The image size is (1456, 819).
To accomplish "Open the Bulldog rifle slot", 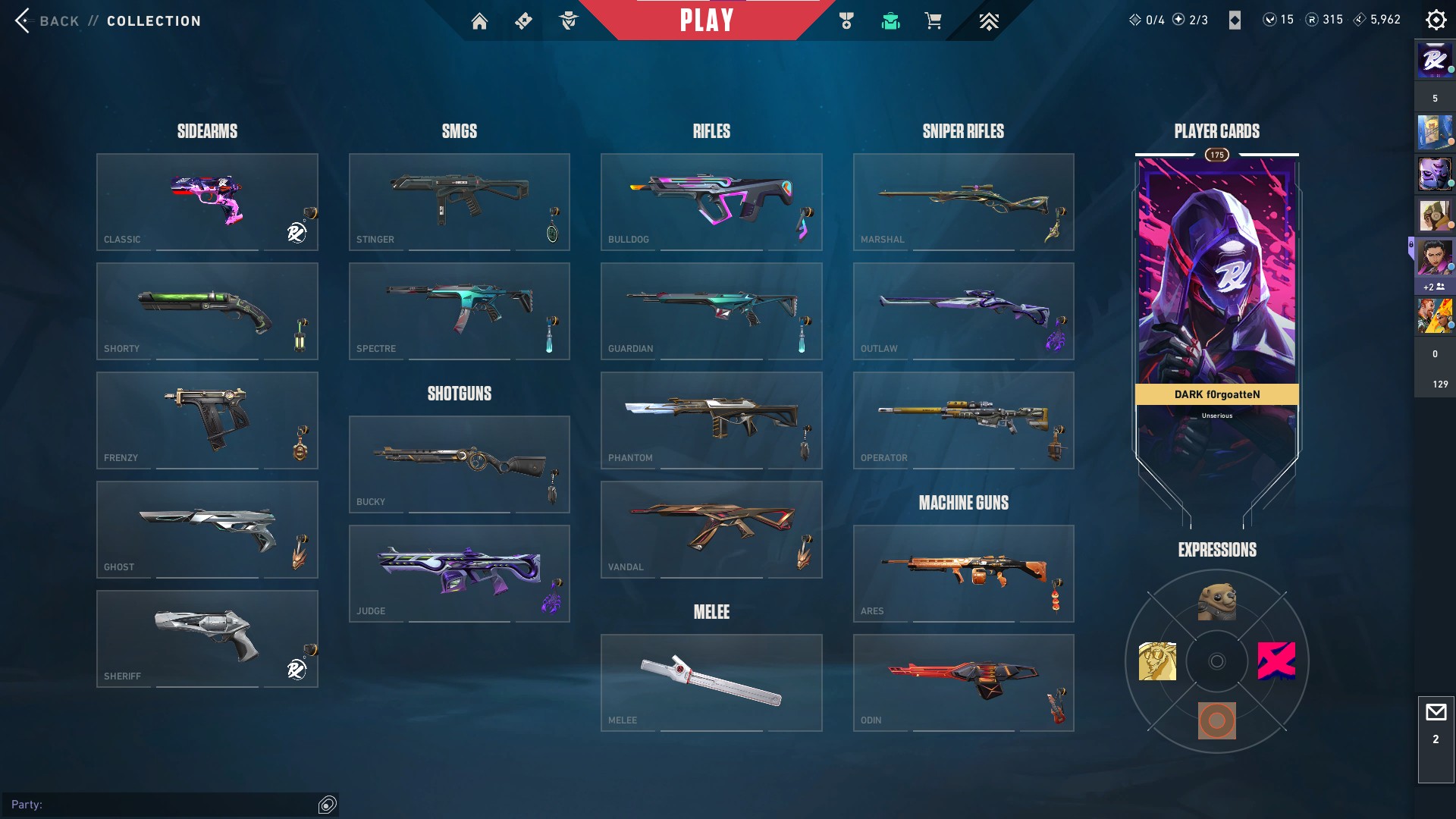I will pyautogui.click(x=711, y=202).
